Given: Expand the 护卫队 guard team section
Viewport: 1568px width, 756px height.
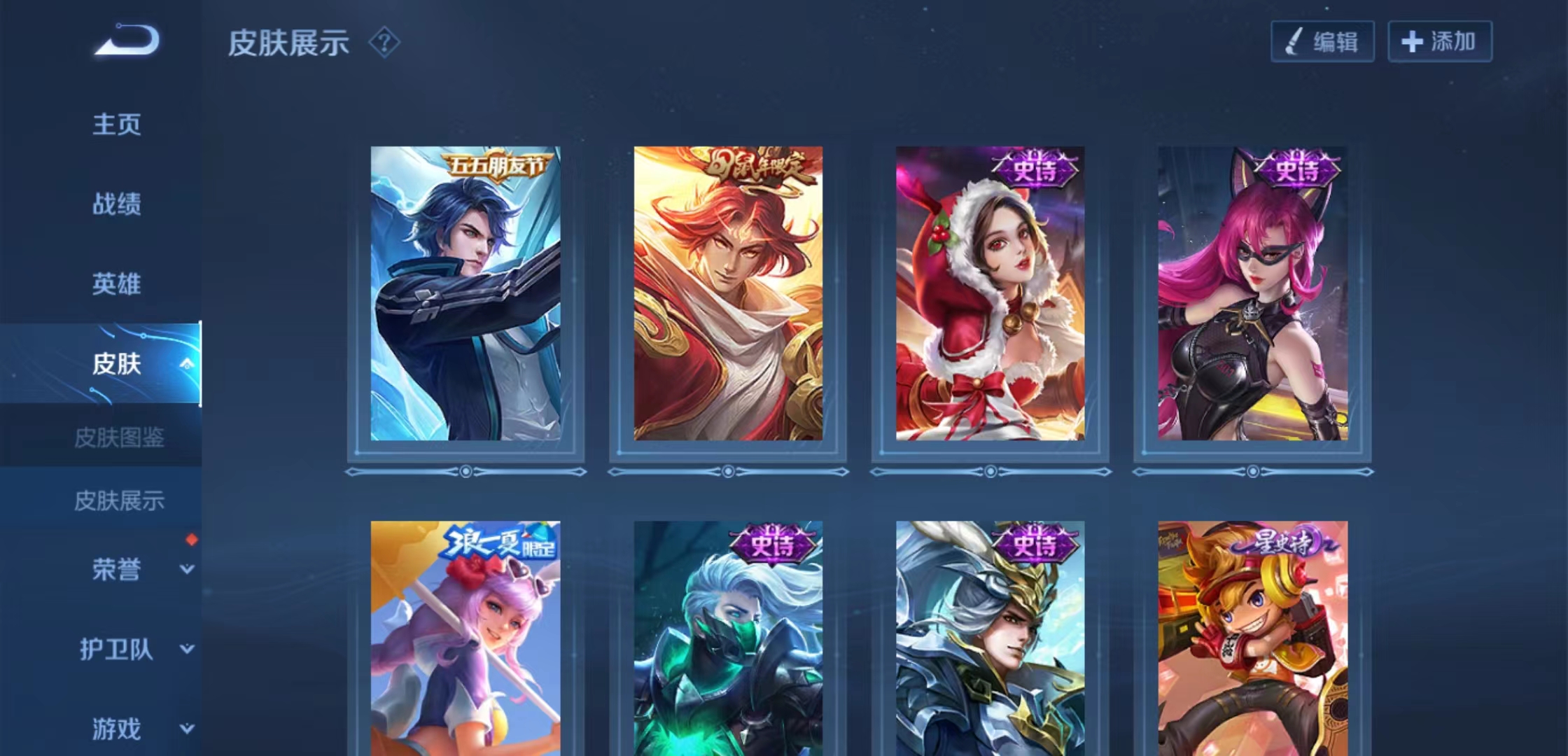Looking at the screenshot, I should coord(186,649).
